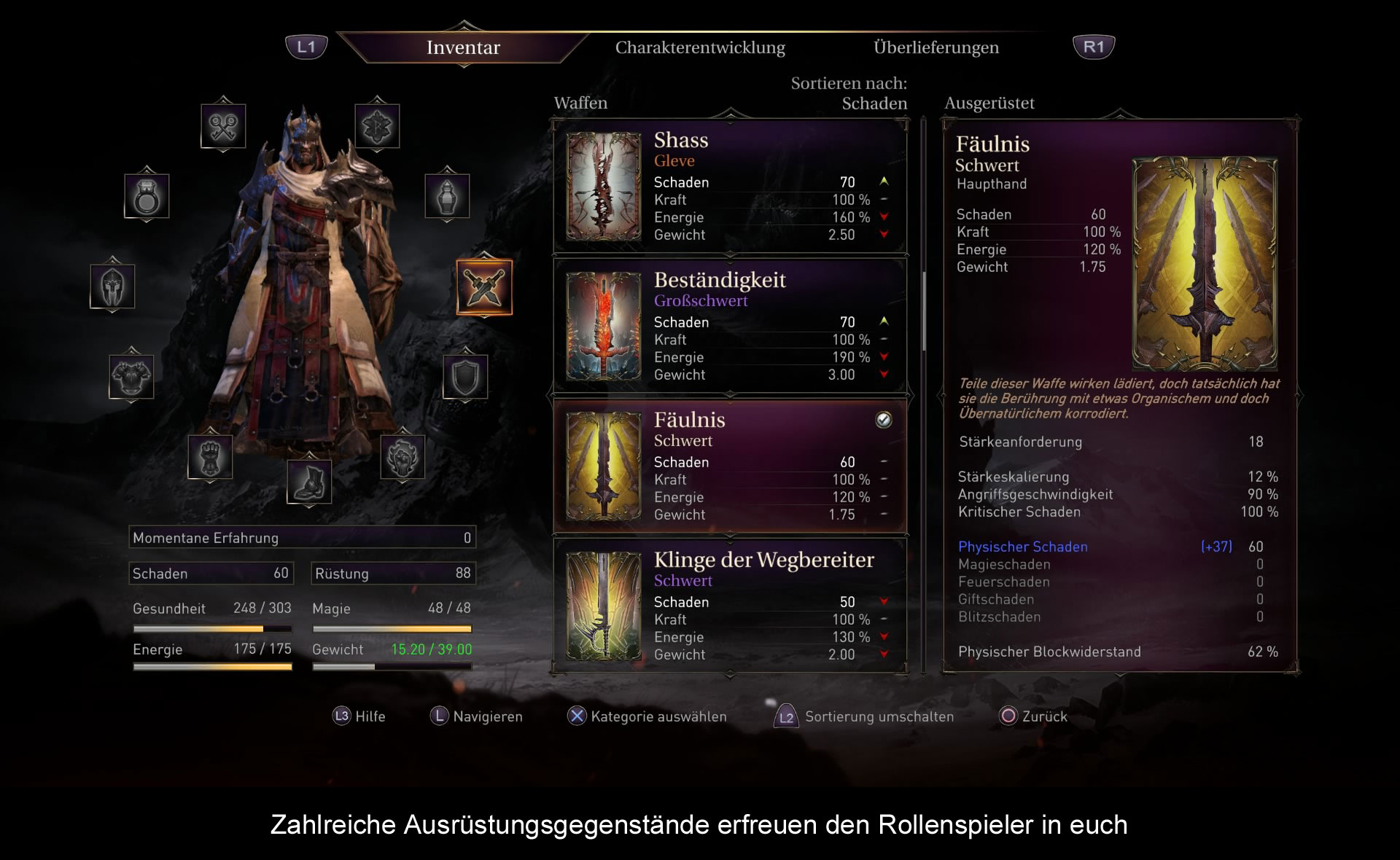Open the crossed keys slot
The width and height of the screenshot is (1400, 860).
pyautogui.click(x=223, y=126)
